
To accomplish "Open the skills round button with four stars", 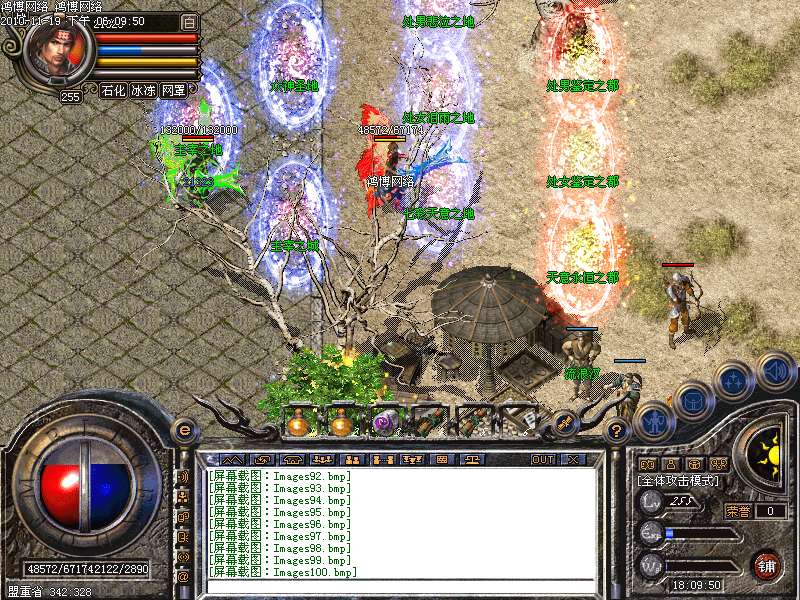I will coord(735,380).
